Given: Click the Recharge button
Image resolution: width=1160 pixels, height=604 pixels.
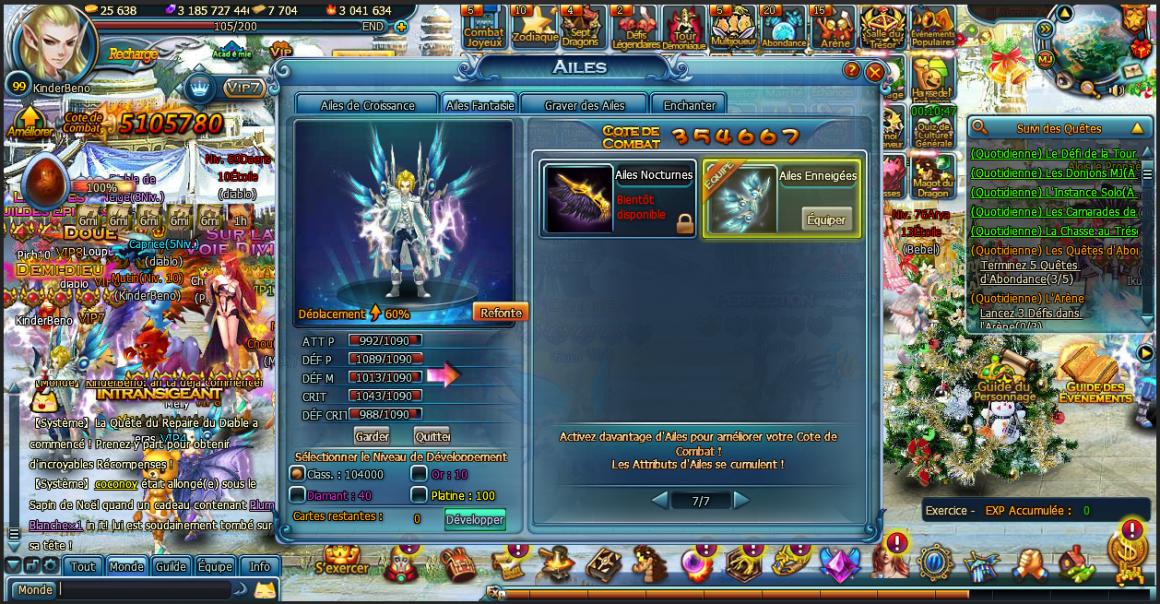Looking at the screenshot, I should (132, 54).
